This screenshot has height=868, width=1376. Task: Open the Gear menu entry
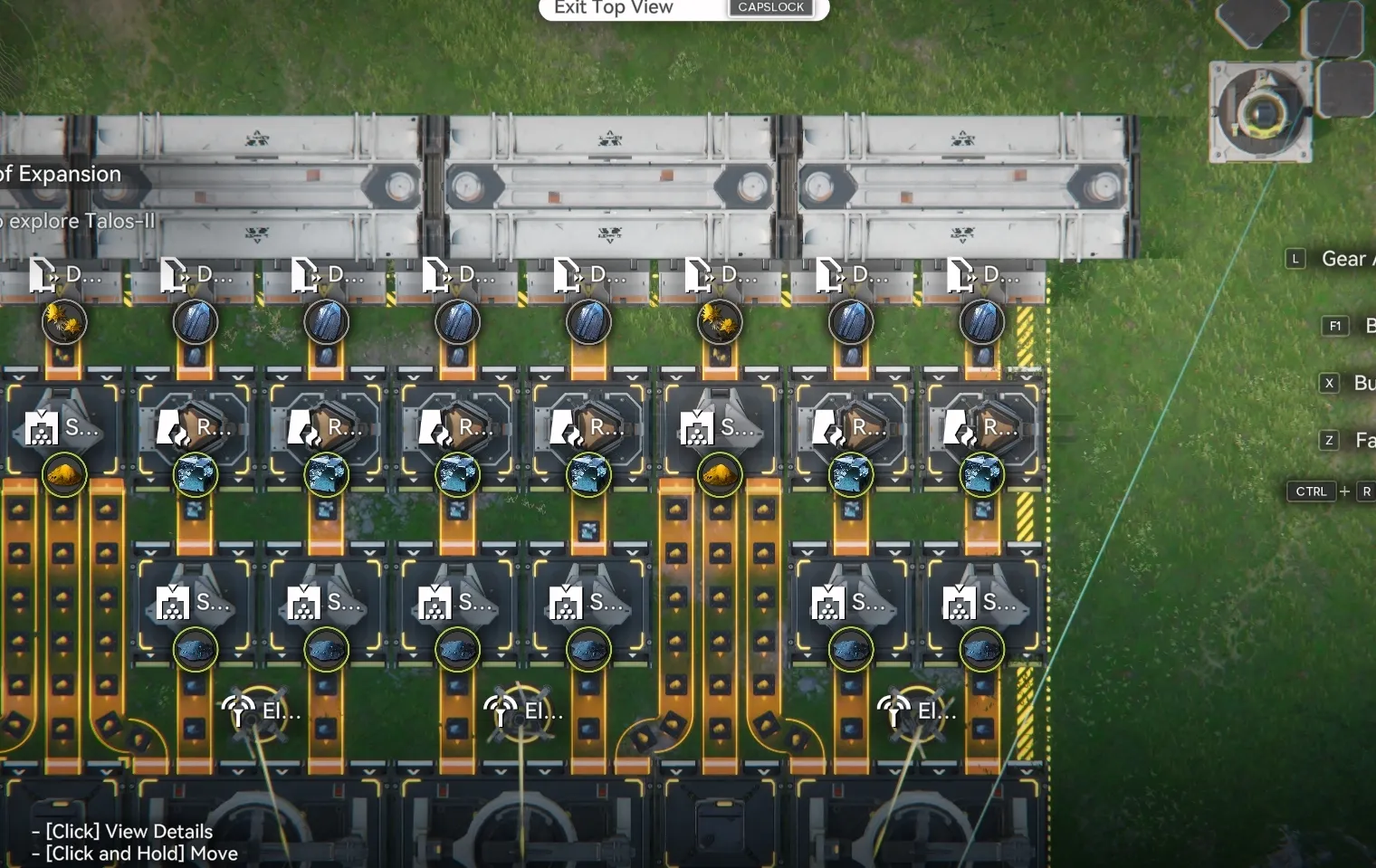(x=1344, y=259)
